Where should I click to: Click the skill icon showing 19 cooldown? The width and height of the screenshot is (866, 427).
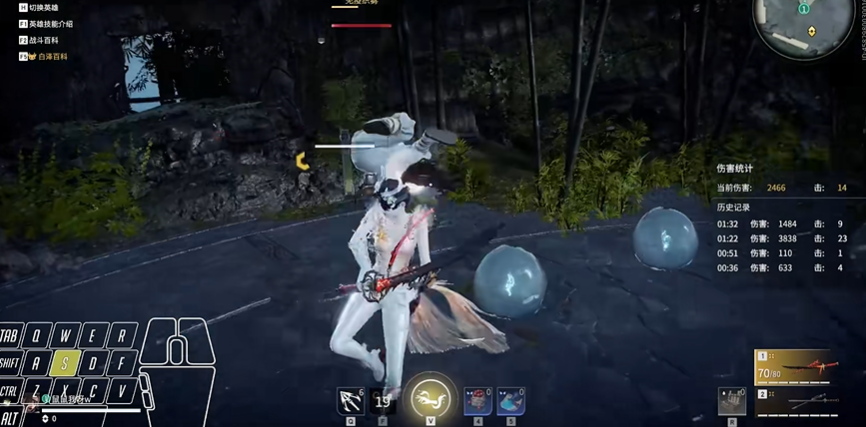[x=382, y=400]
